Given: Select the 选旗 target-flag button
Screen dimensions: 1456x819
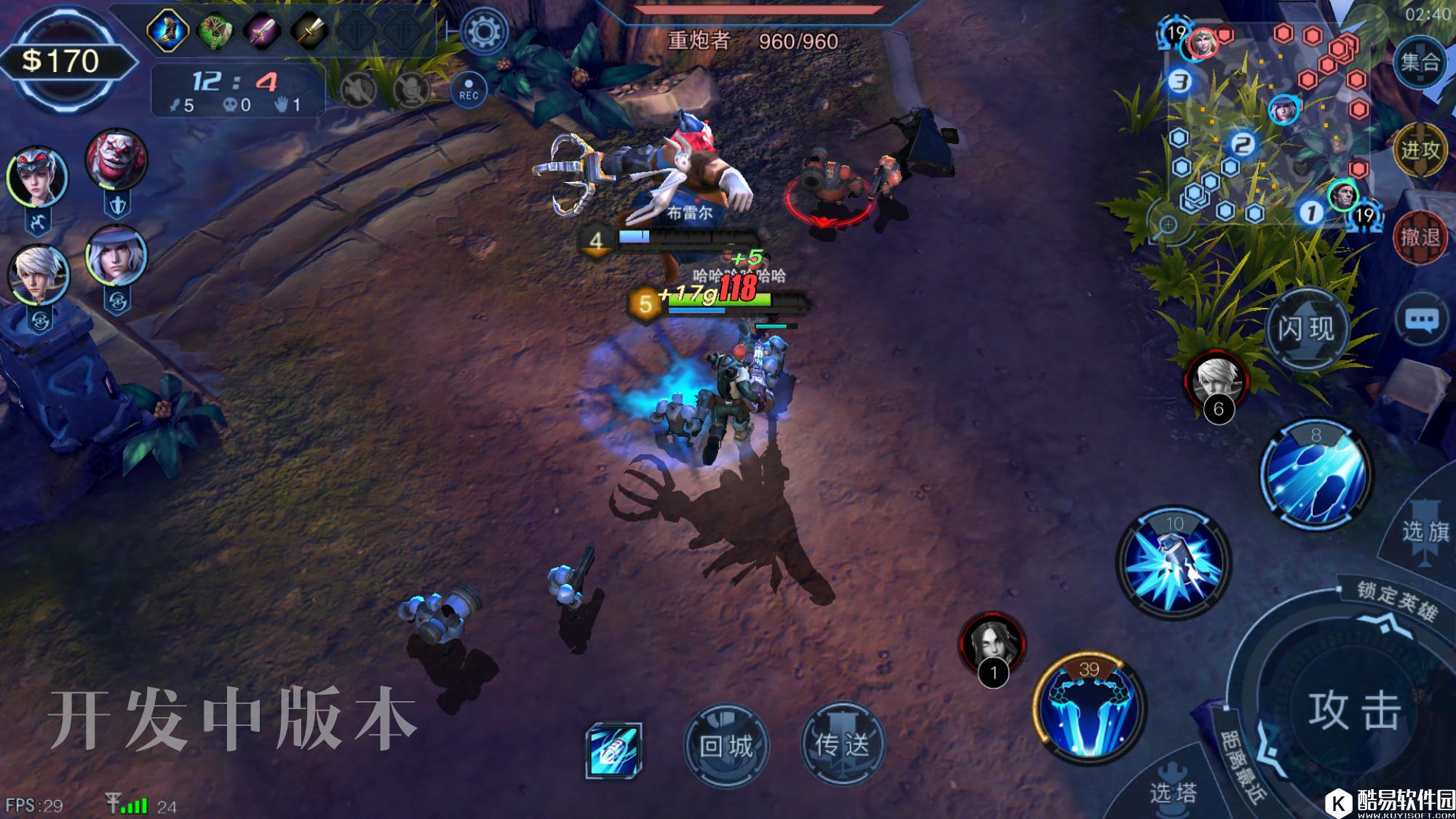Looking at the screenshot, I should (1425, 530).
